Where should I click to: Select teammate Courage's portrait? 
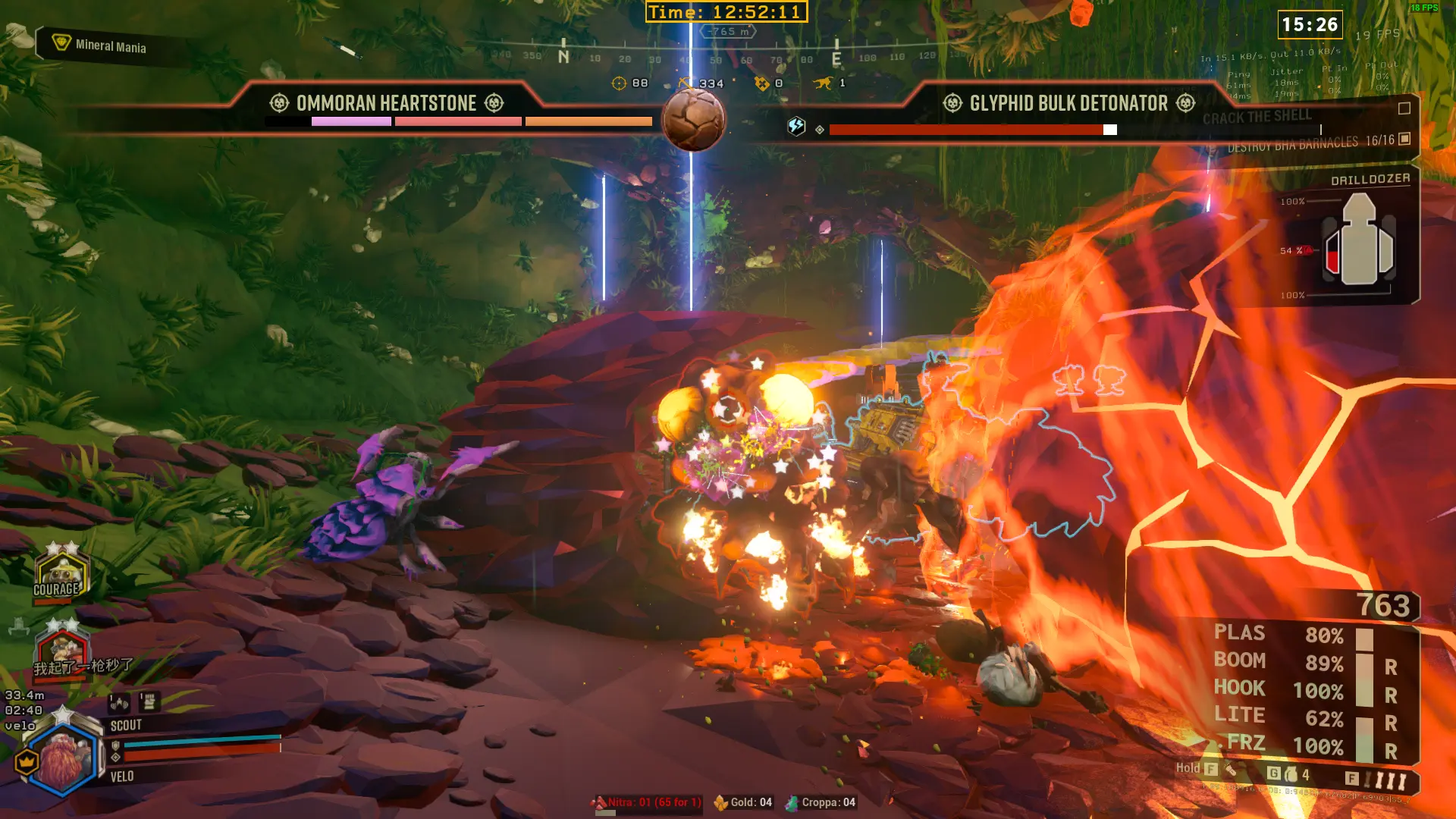pyautogui.click(x=61, y=574)
